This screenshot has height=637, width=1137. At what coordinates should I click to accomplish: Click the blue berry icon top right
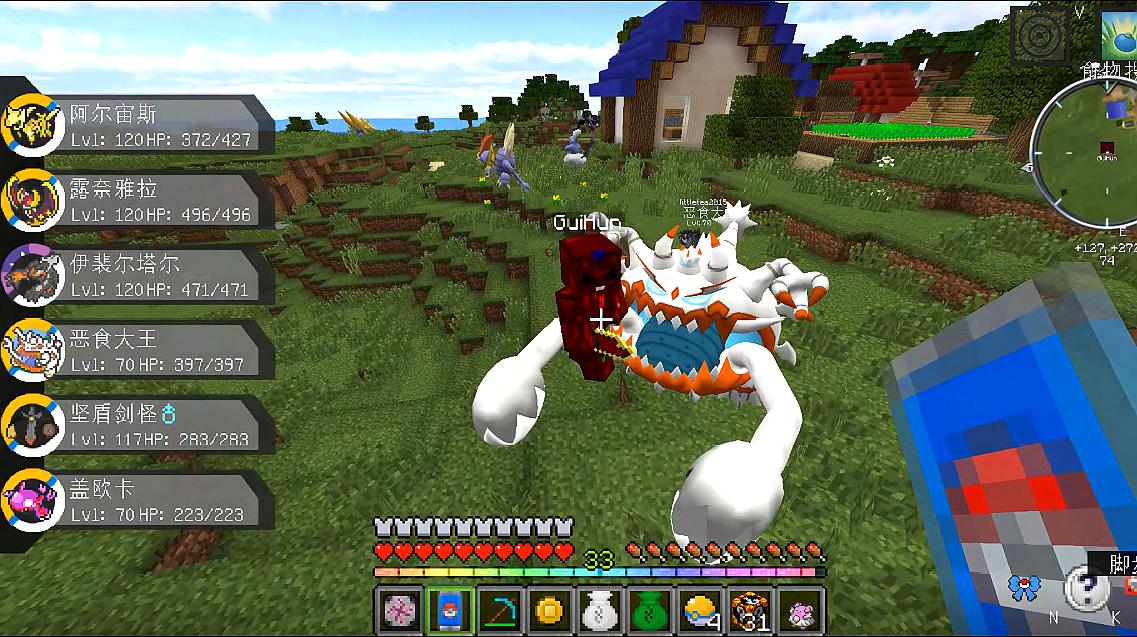click(x=1120, y=34)
